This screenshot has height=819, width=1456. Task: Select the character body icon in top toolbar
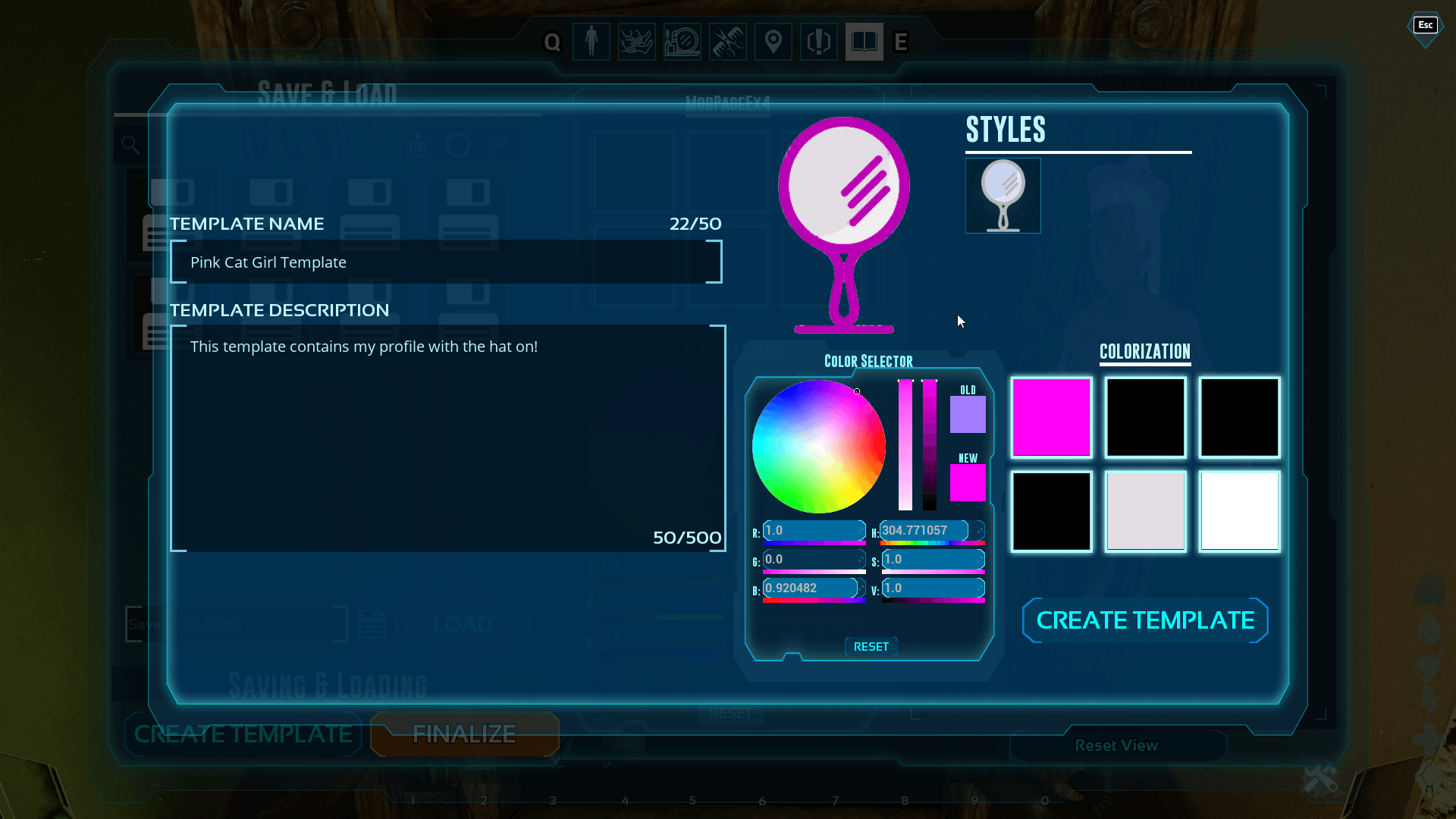pyautogui.click(x=591, y=42)
